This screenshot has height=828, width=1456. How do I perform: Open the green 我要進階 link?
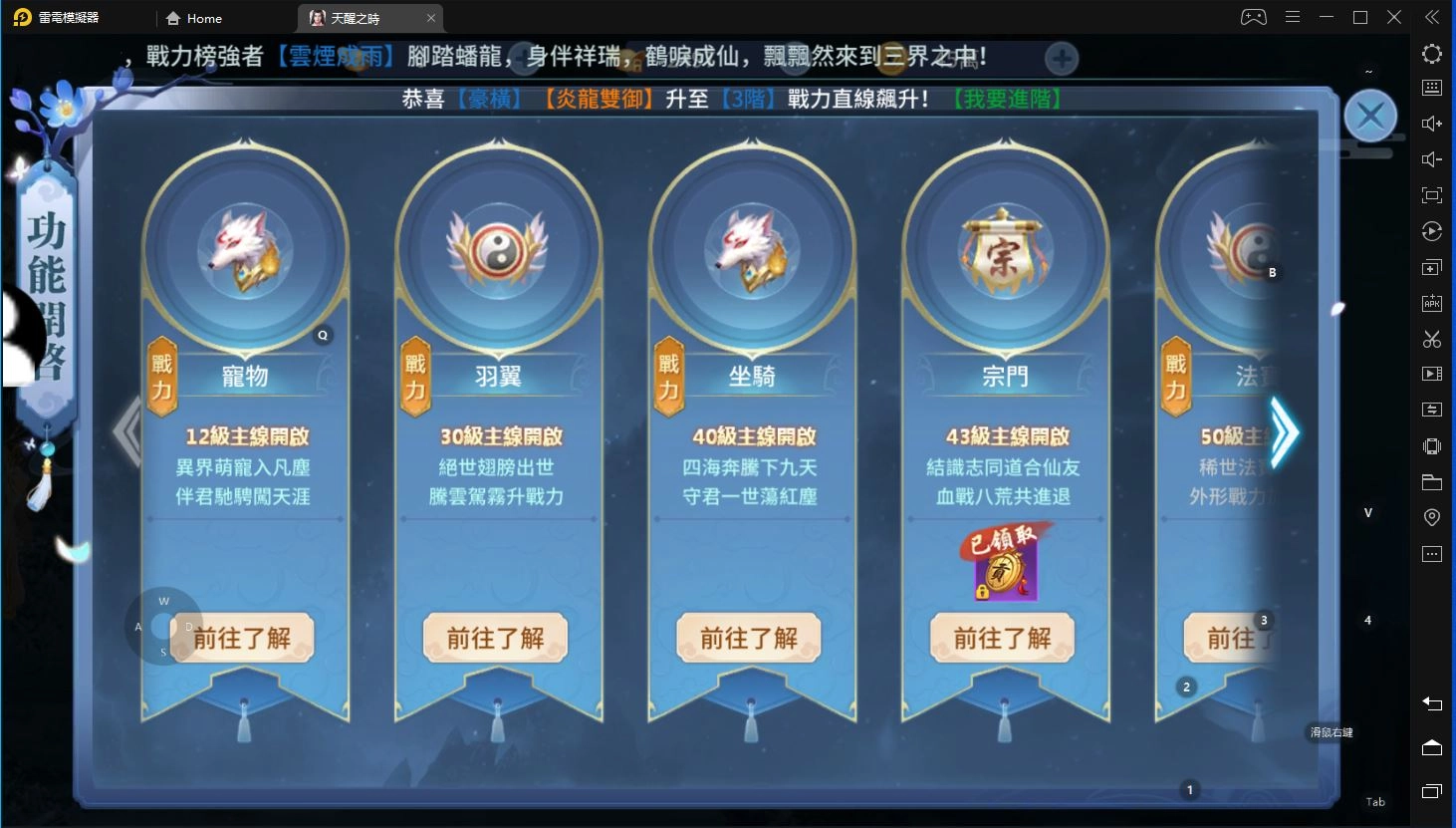[x=1008, y=100]
